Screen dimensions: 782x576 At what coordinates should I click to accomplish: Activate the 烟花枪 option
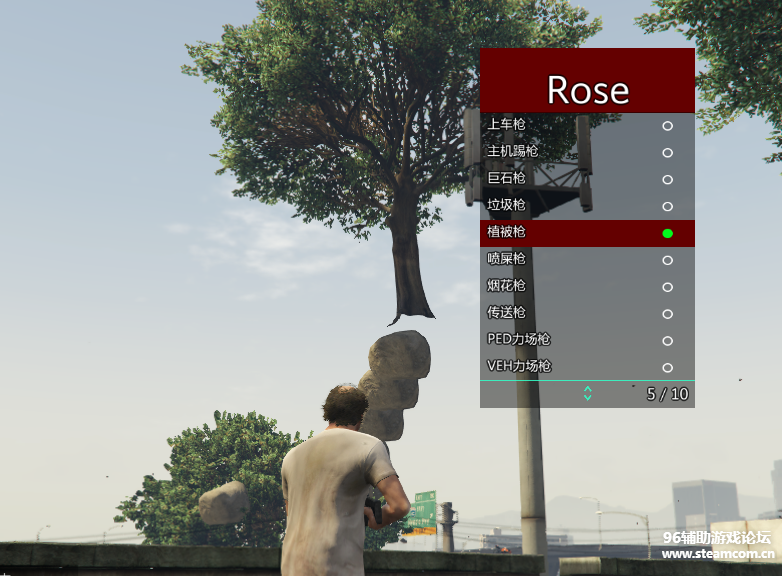coord(587,287)
